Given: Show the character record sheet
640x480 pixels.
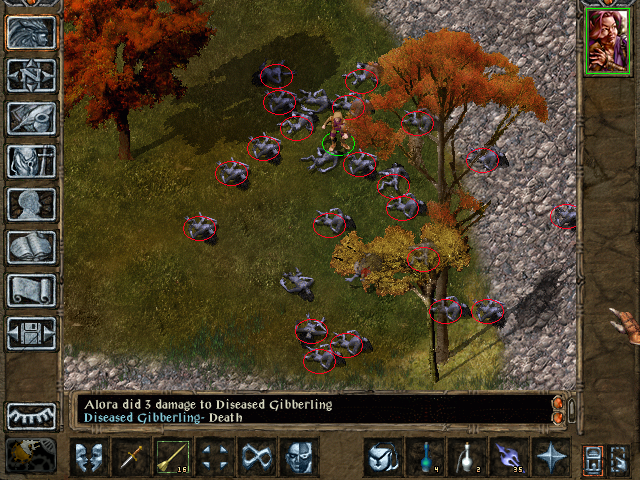Looking at the screenshot, I should coord(31,204).
